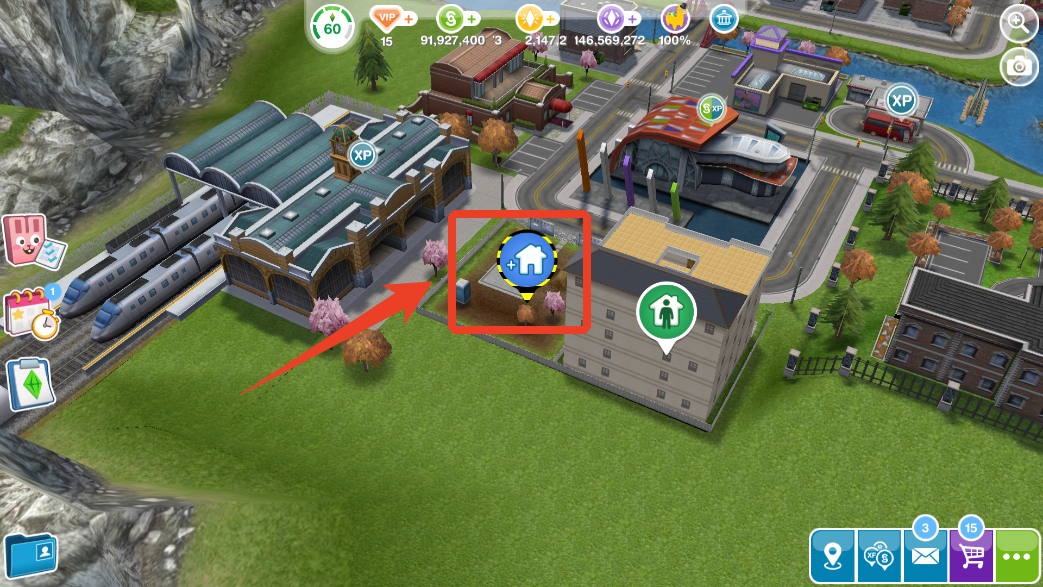
Task: Take a snapshot with the camera button
Action: pyautogui.click(x=1019, y=66)
